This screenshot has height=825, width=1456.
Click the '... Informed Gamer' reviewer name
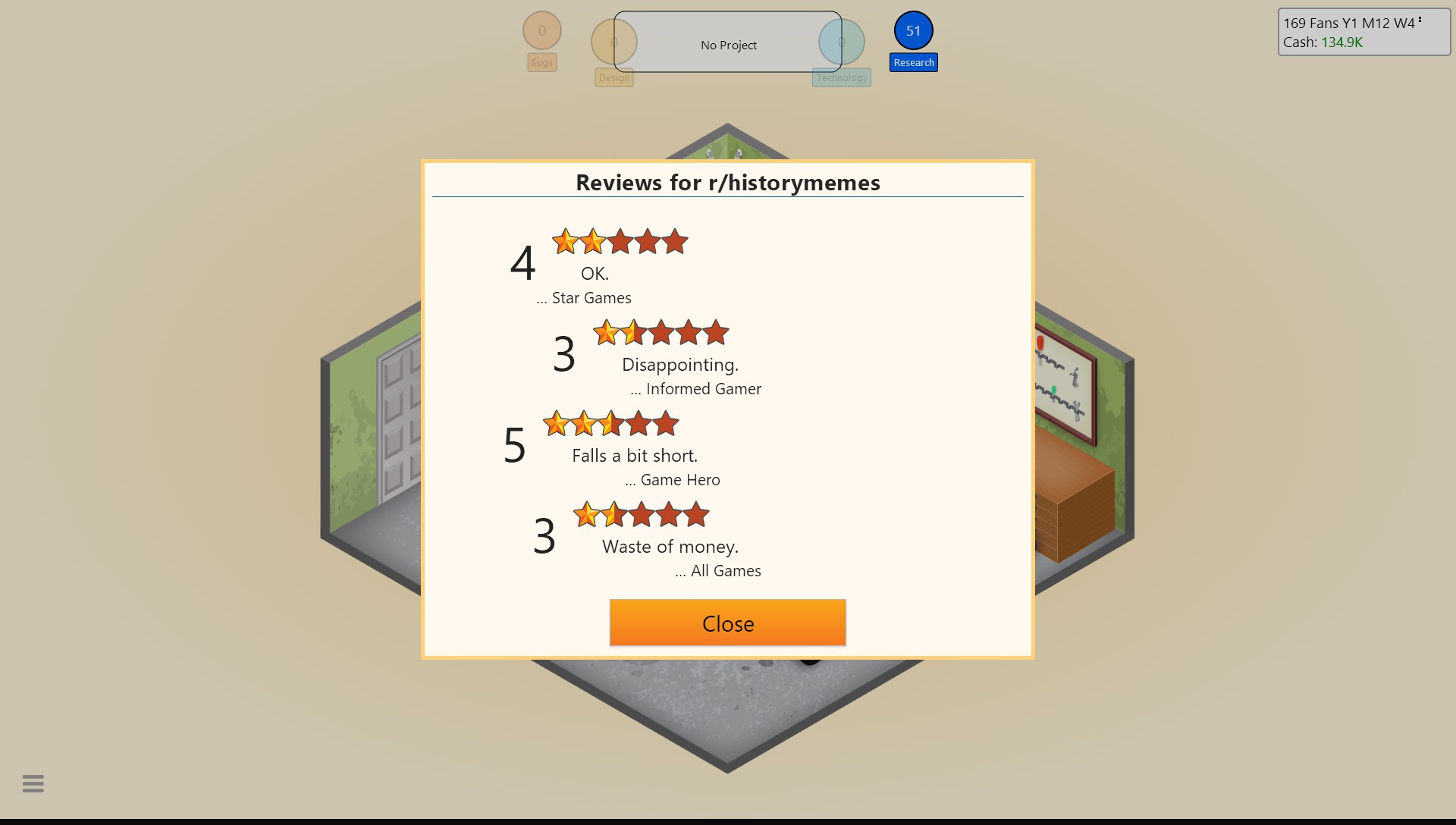tap(696, 388)
